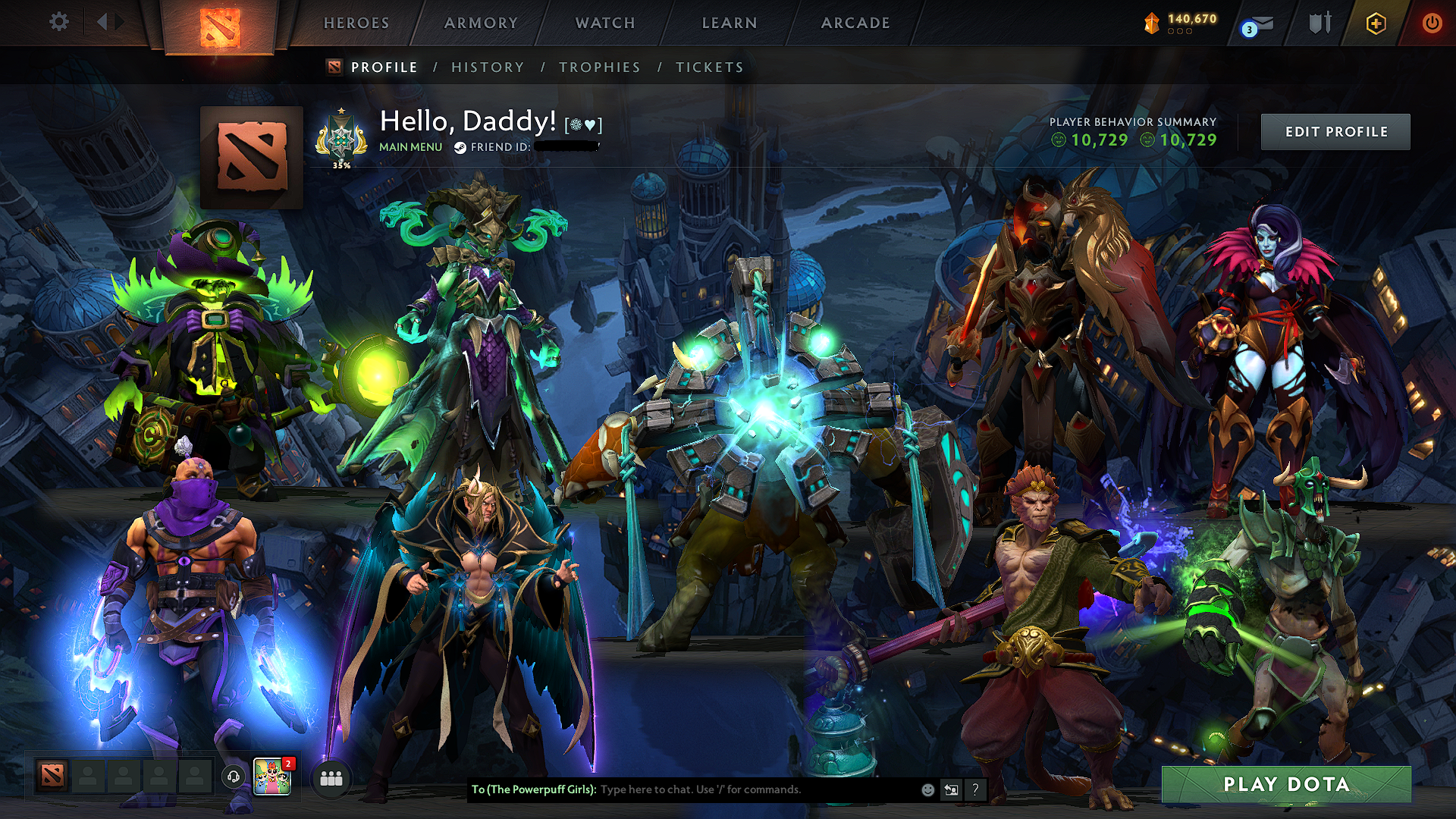Click the power off button
Image resolution: width=1456 pixels, height=819 pixels.
point(1432,23)
